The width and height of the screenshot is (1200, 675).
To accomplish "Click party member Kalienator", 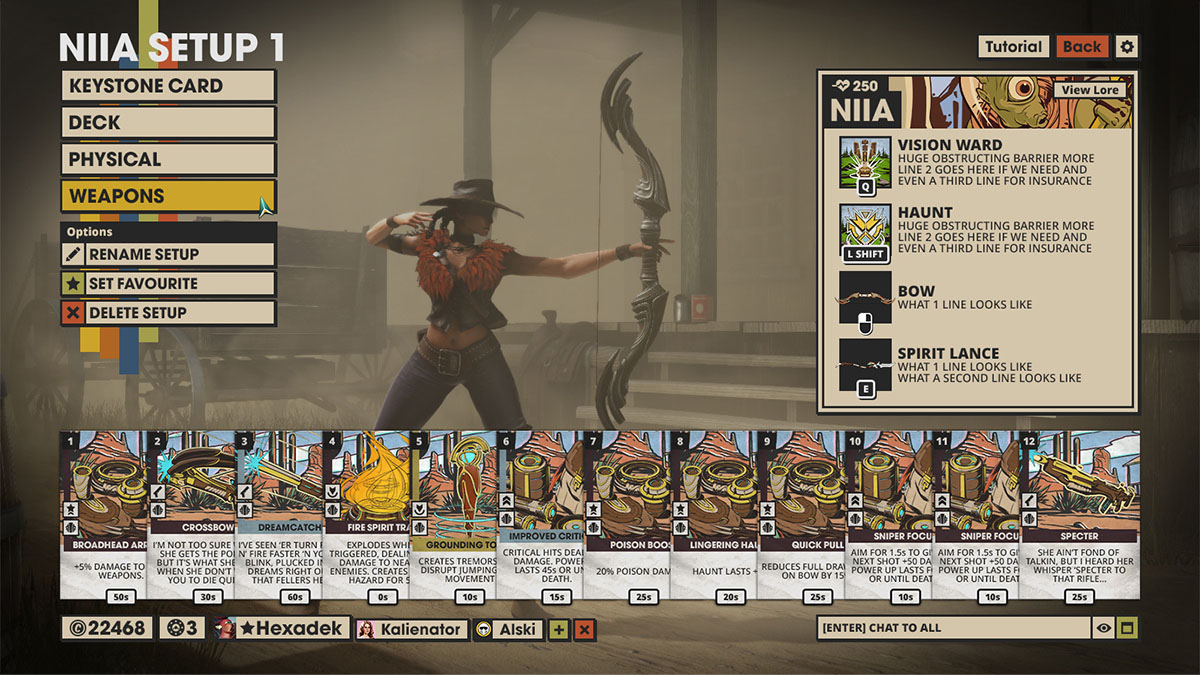I will 411,629.
